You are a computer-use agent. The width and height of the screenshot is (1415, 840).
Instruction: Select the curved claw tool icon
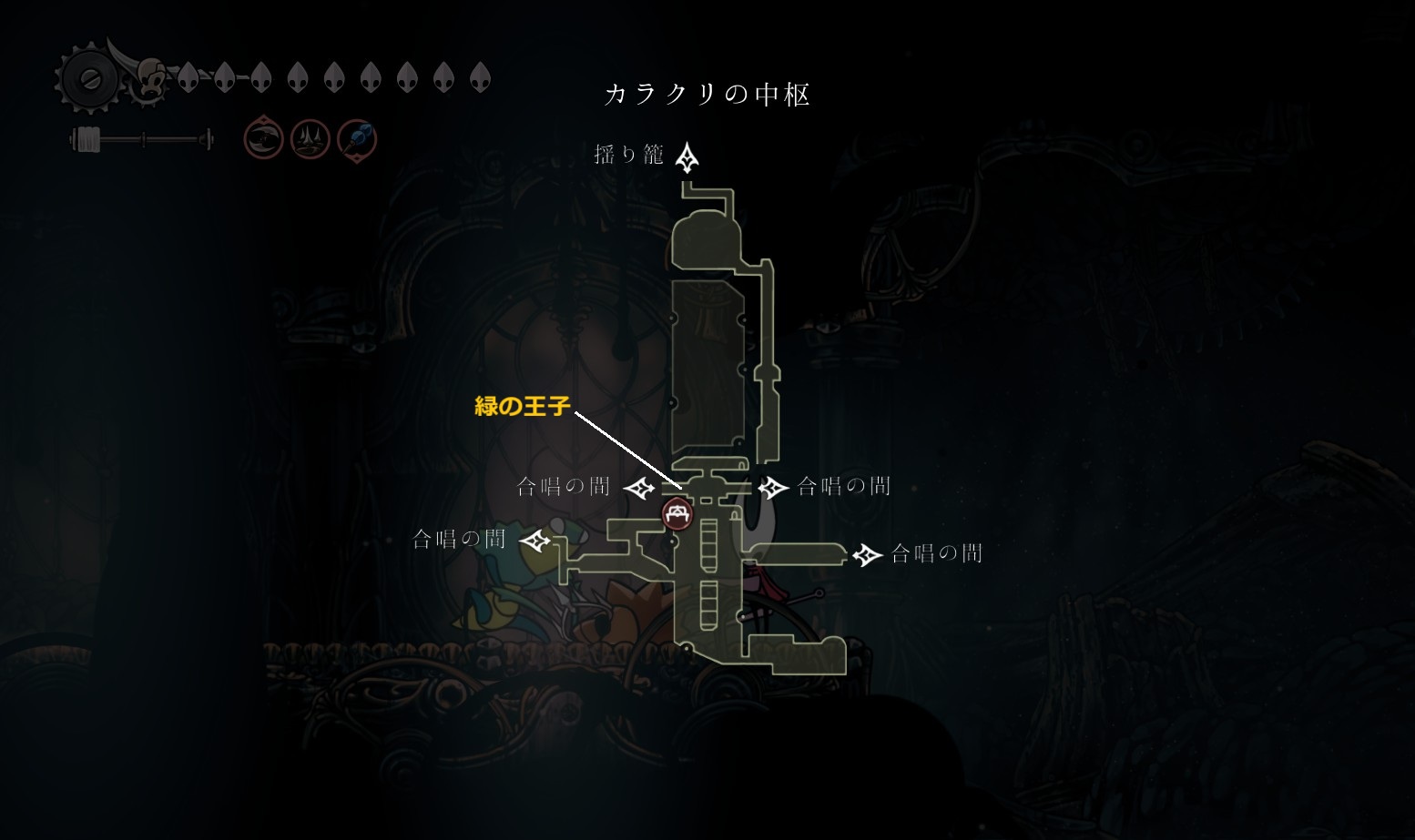[x=263, y=139]
